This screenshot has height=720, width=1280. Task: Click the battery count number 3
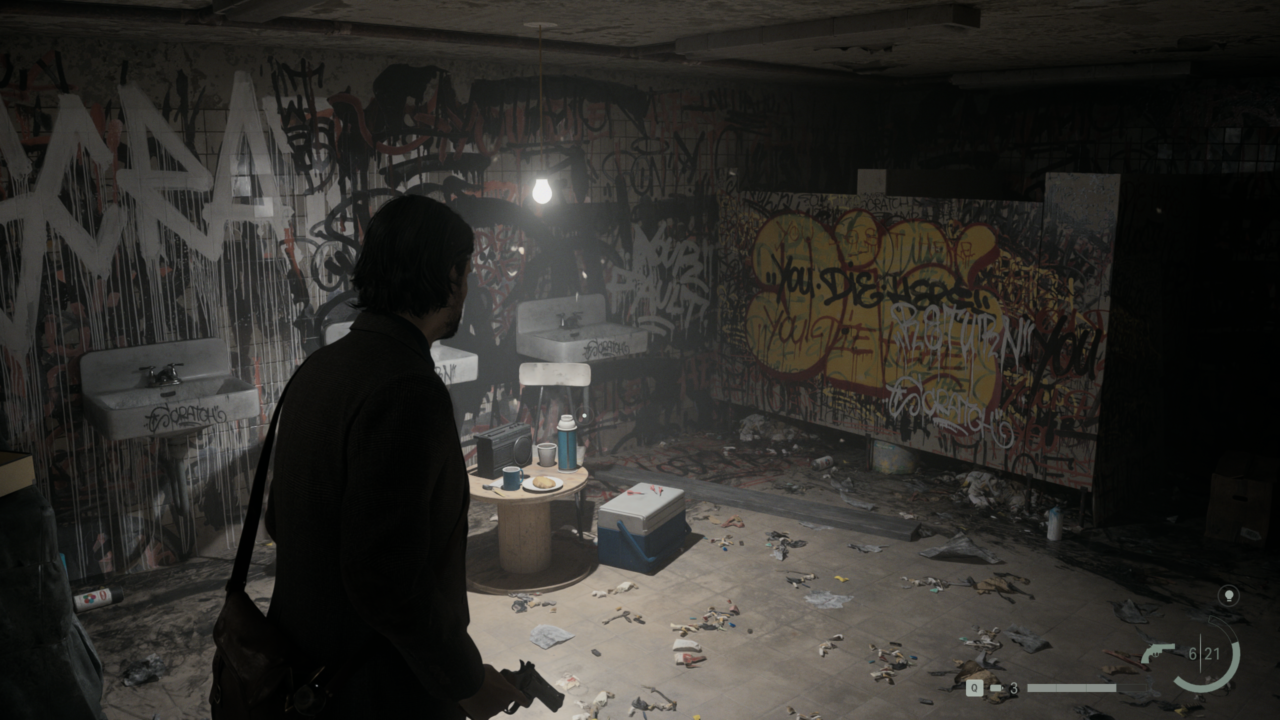coord(1014,687)
